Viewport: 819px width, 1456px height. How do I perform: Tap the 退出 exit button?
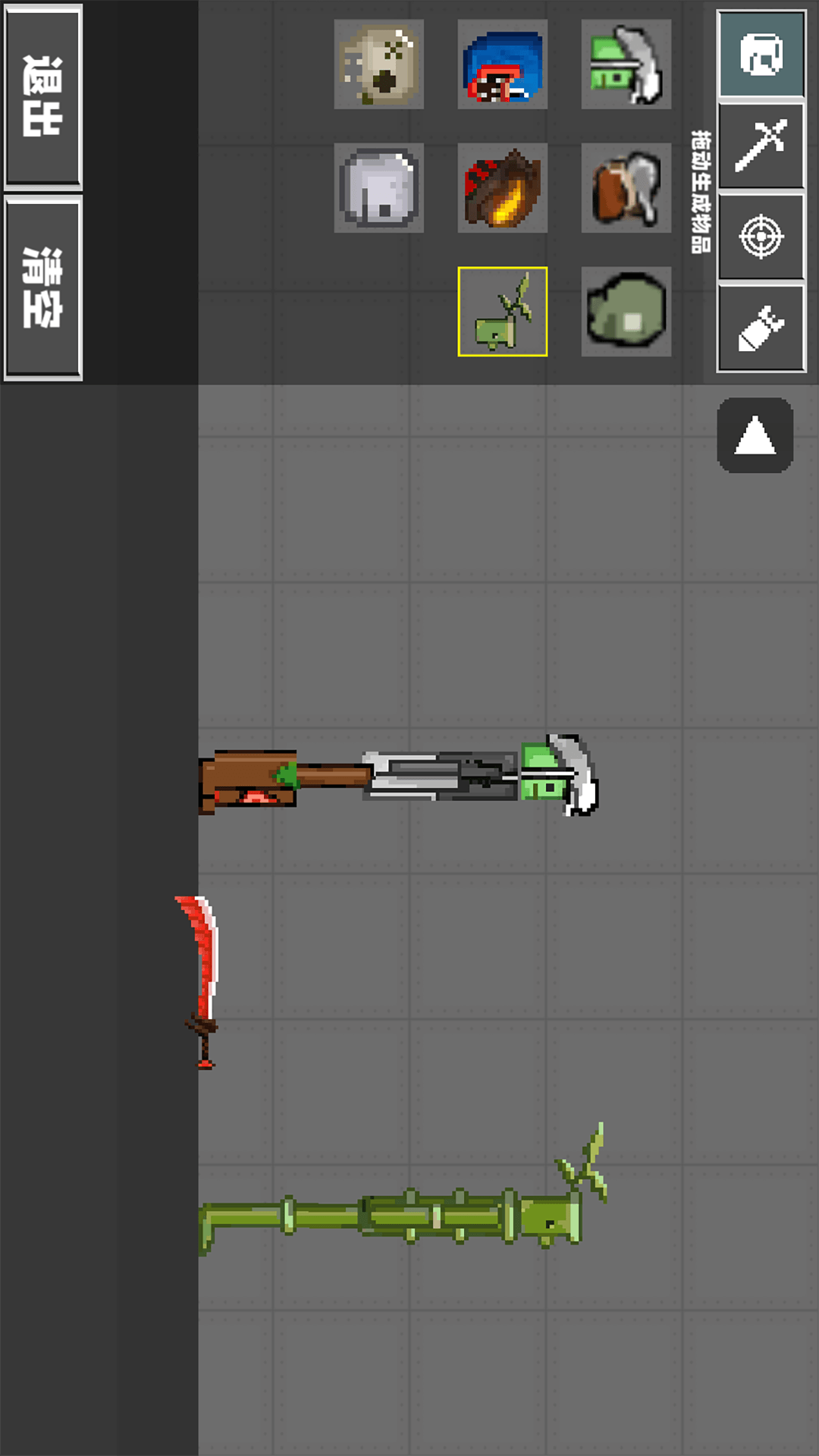pyautogui.click(x=42, y=96)
